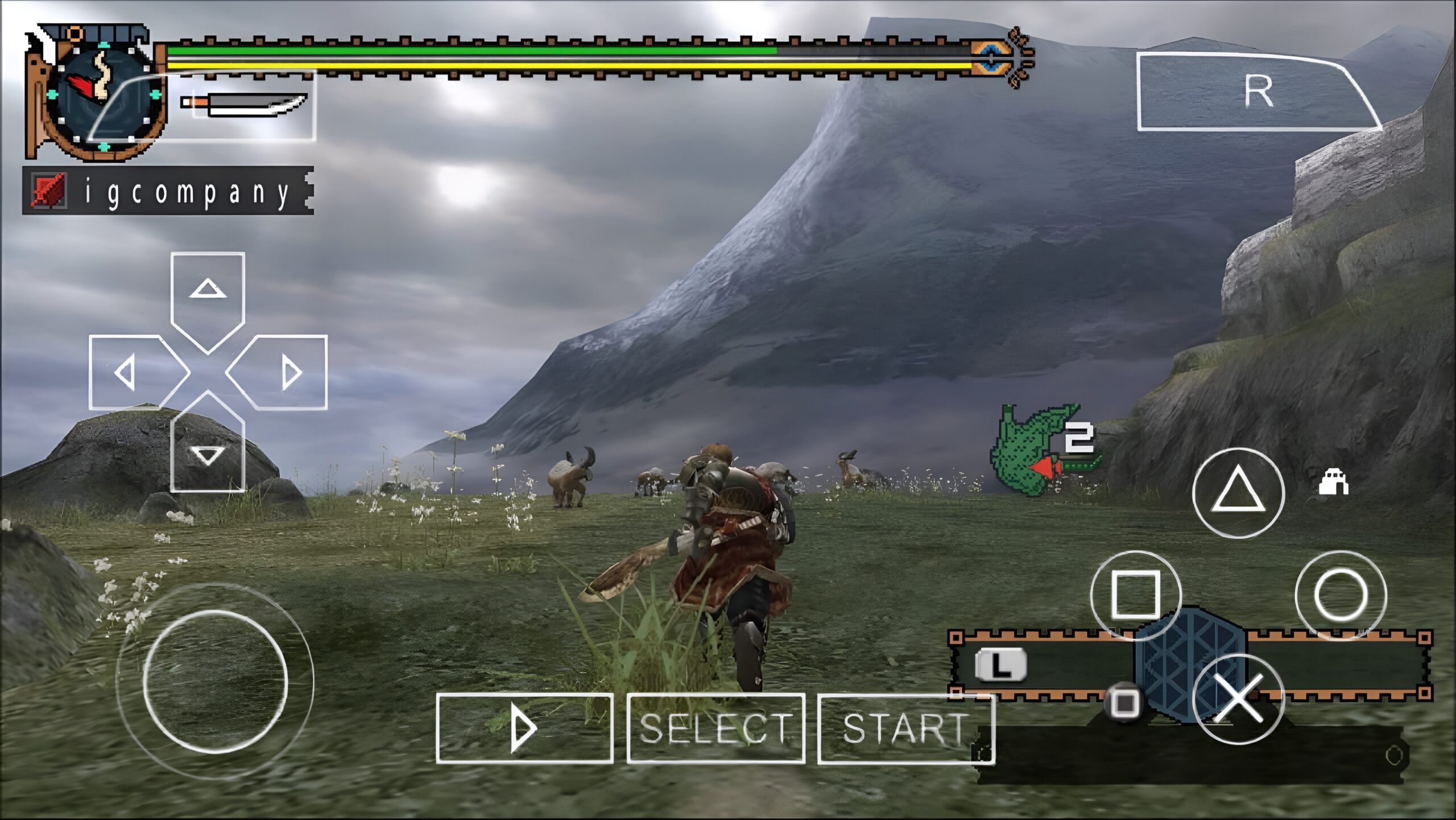Touch the virtual analog stick

coord(215,681)
